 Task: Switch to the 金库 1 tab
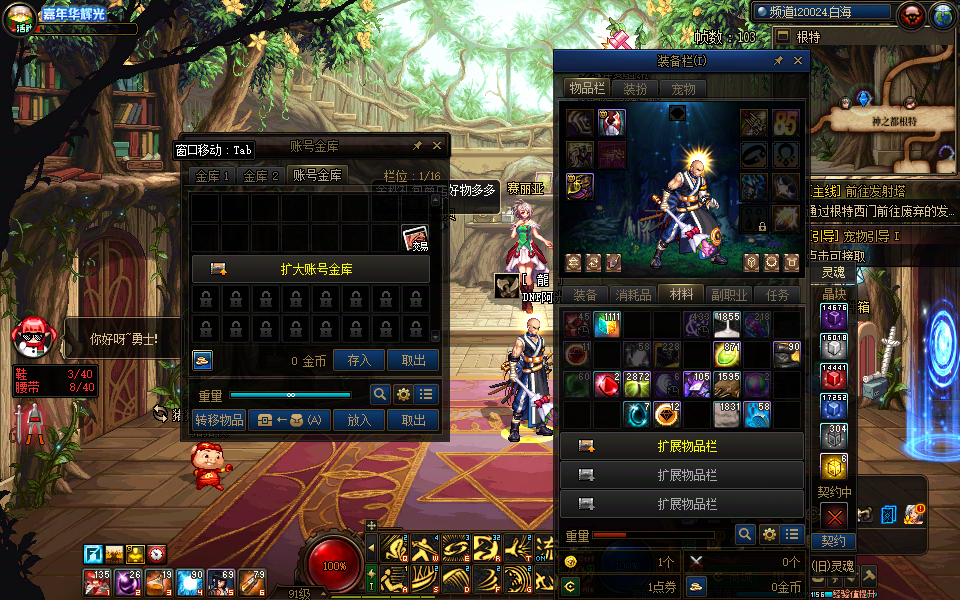(x=213, y=176)
